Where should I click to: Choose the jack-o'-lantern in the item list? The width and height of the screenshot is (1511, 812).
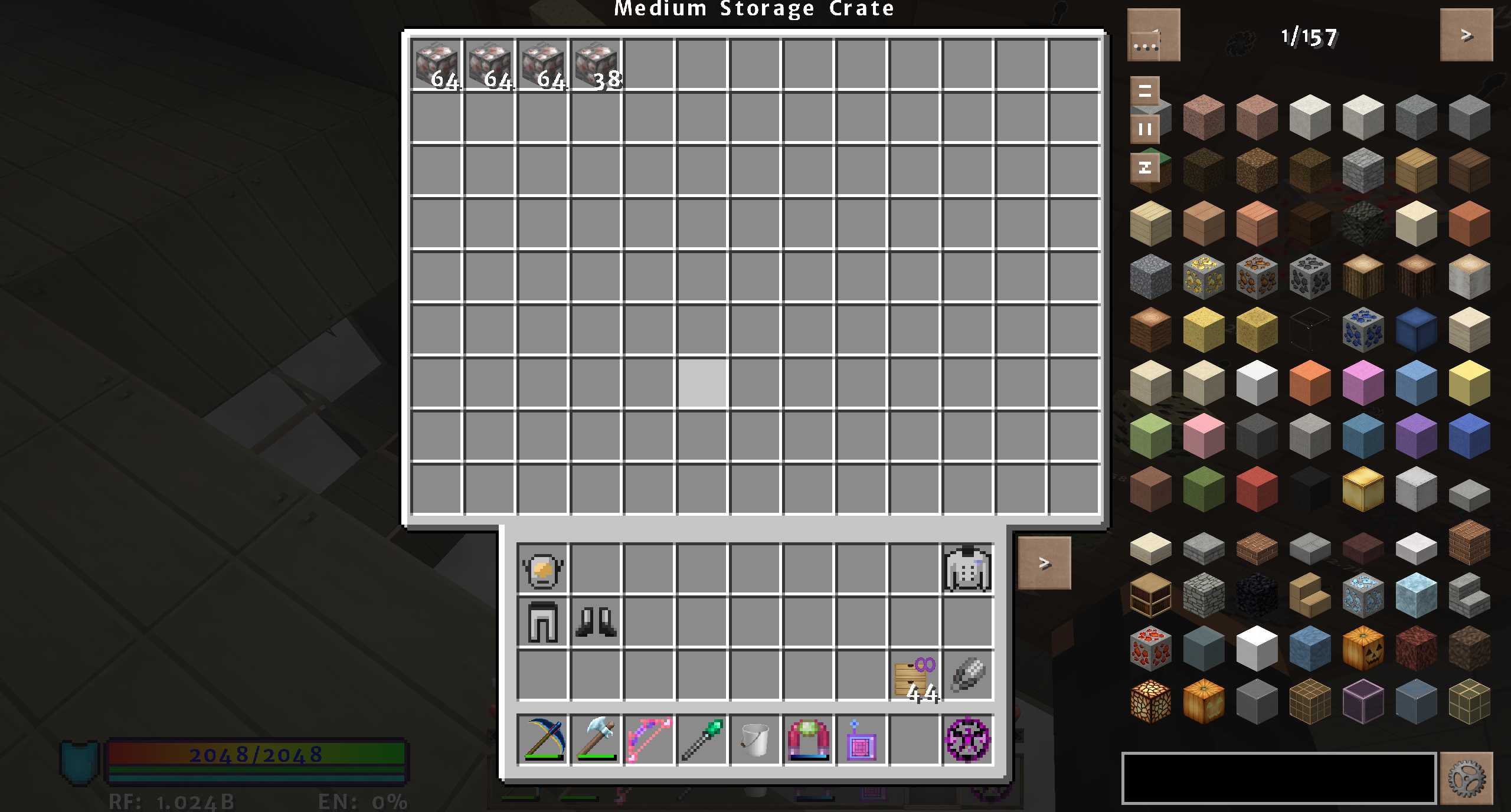click(x=1363, y=648)
